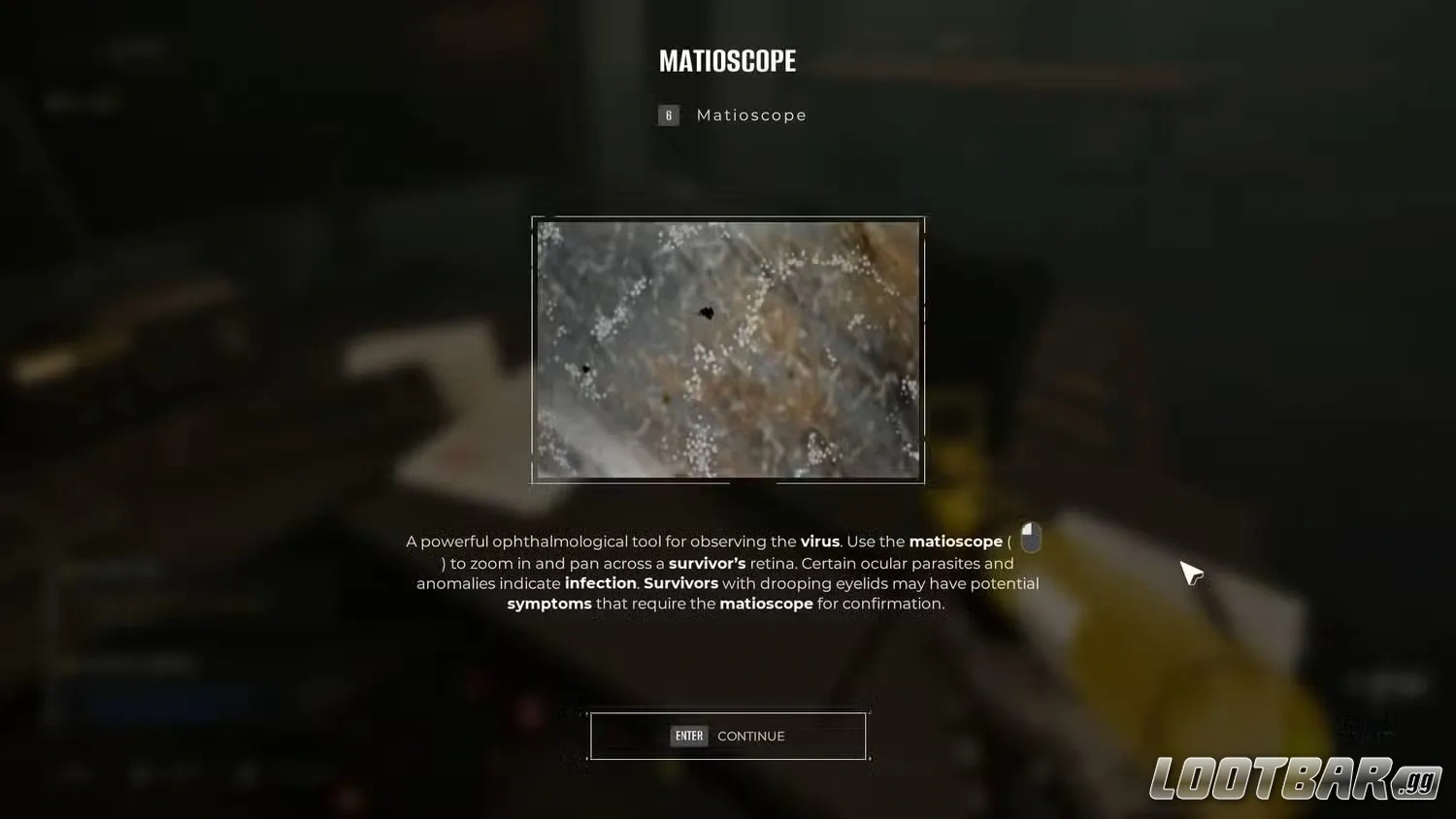The image size is (1456, 819).
Task: Click the large dark ocular parasite spot
Action: tap(707, 312)
